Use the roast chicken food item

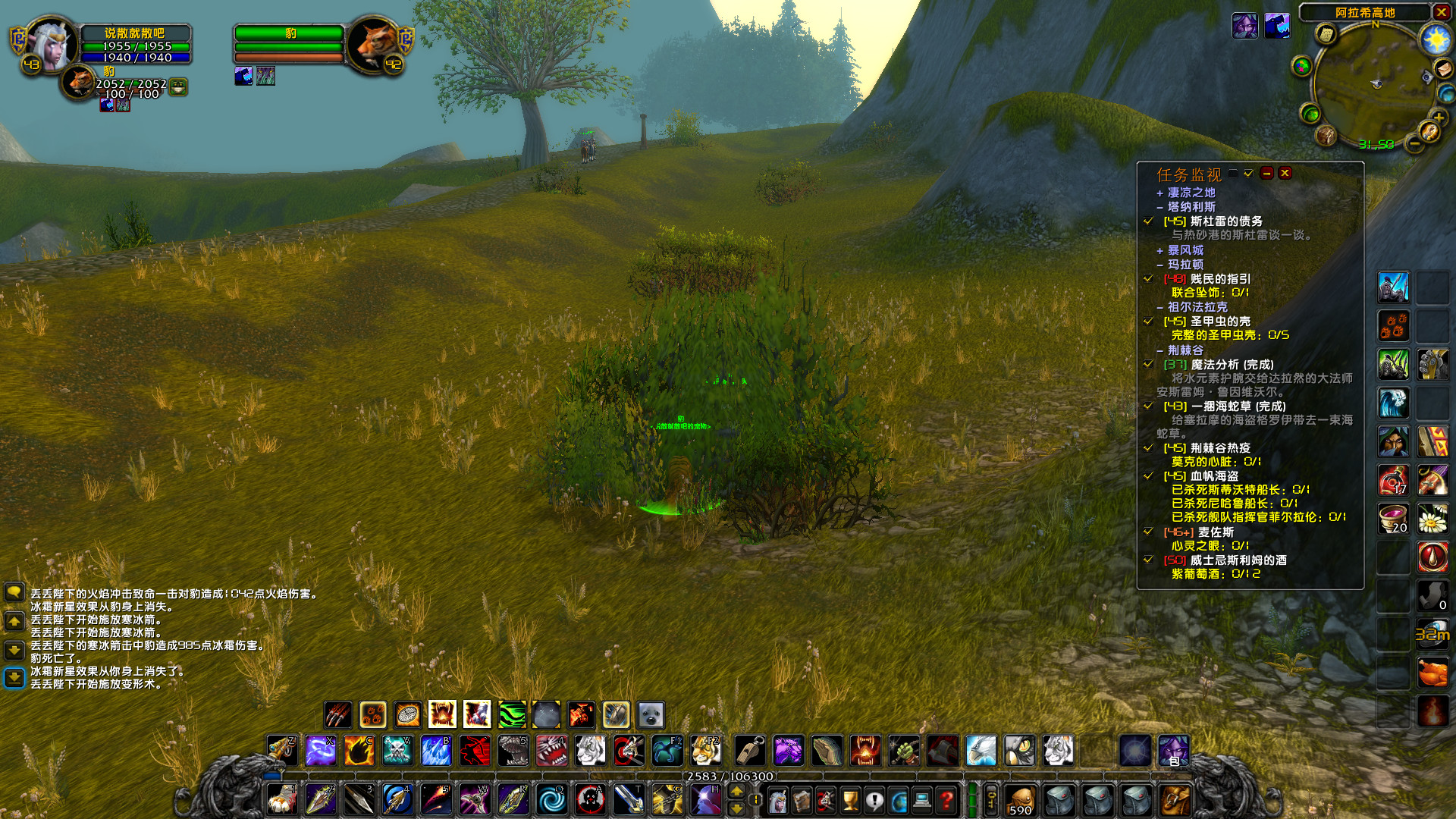1432,673
